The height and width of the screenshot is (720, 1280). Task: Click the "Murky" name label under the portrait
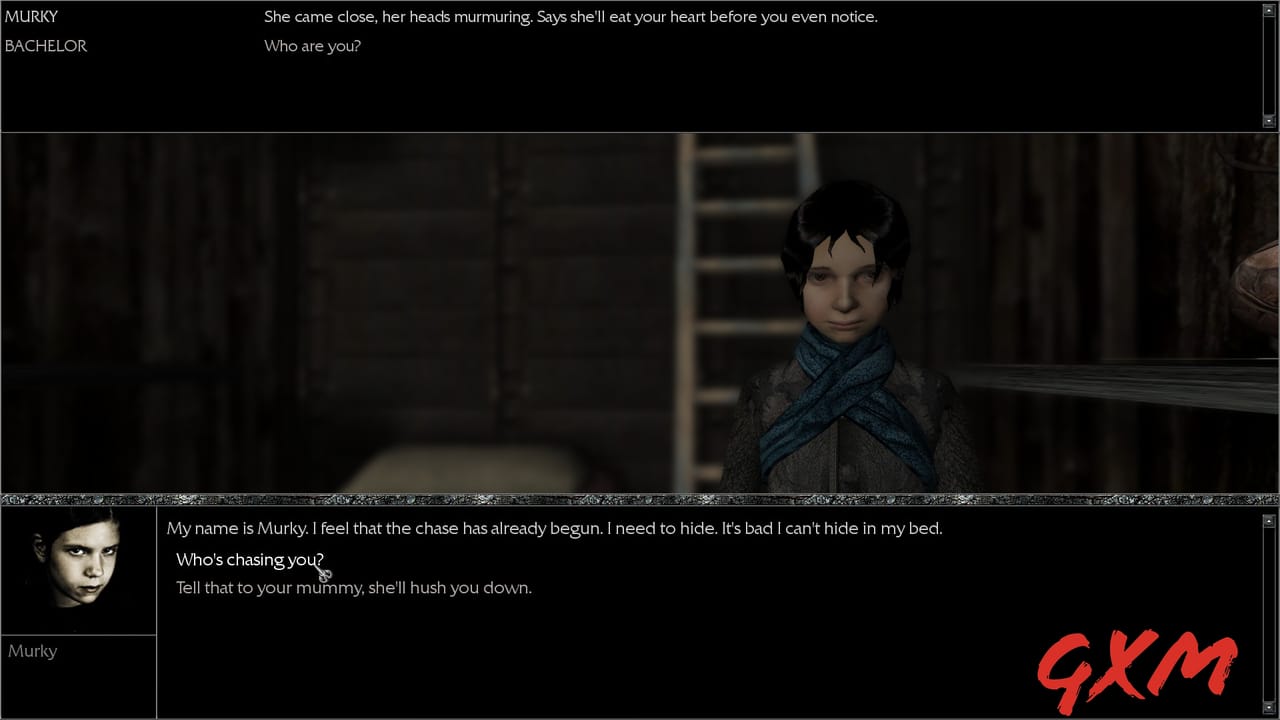(33, 651)
